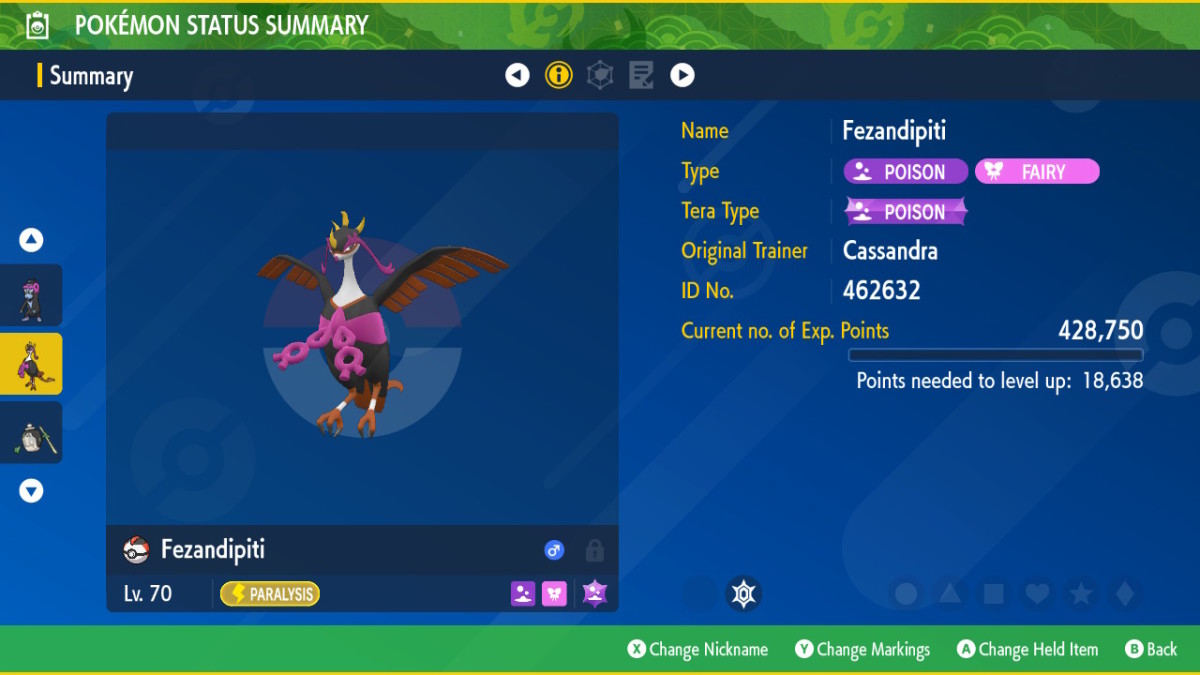Select the info summary tab icon
The height and width of the screenshot is (675, 1200).
[559, 75]
